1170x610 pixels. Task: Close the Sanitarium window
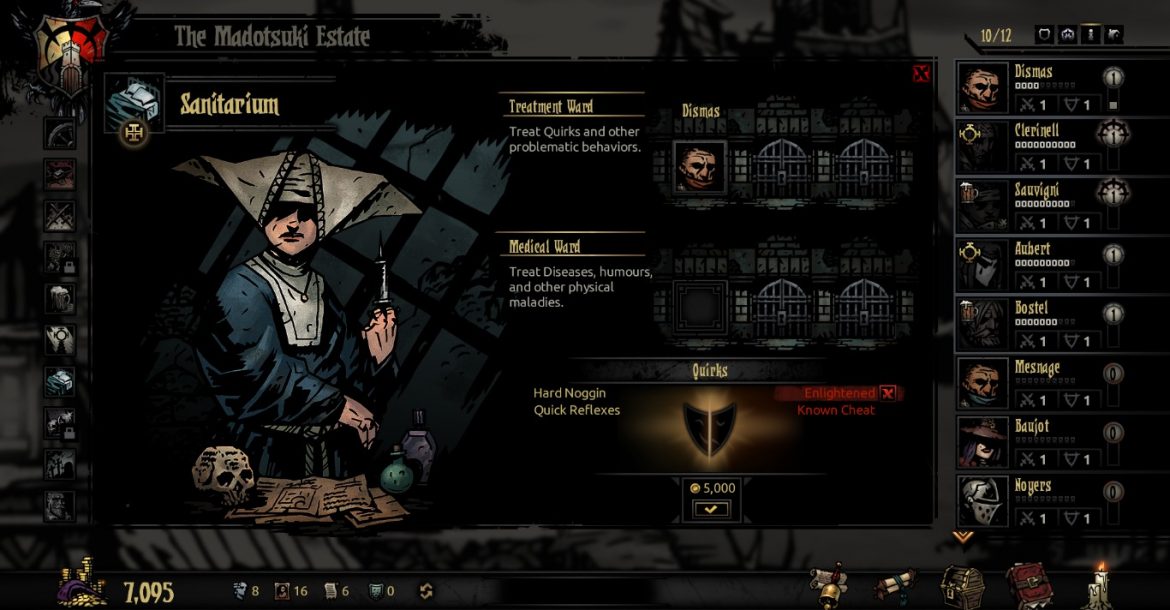(x=921, y=73)
